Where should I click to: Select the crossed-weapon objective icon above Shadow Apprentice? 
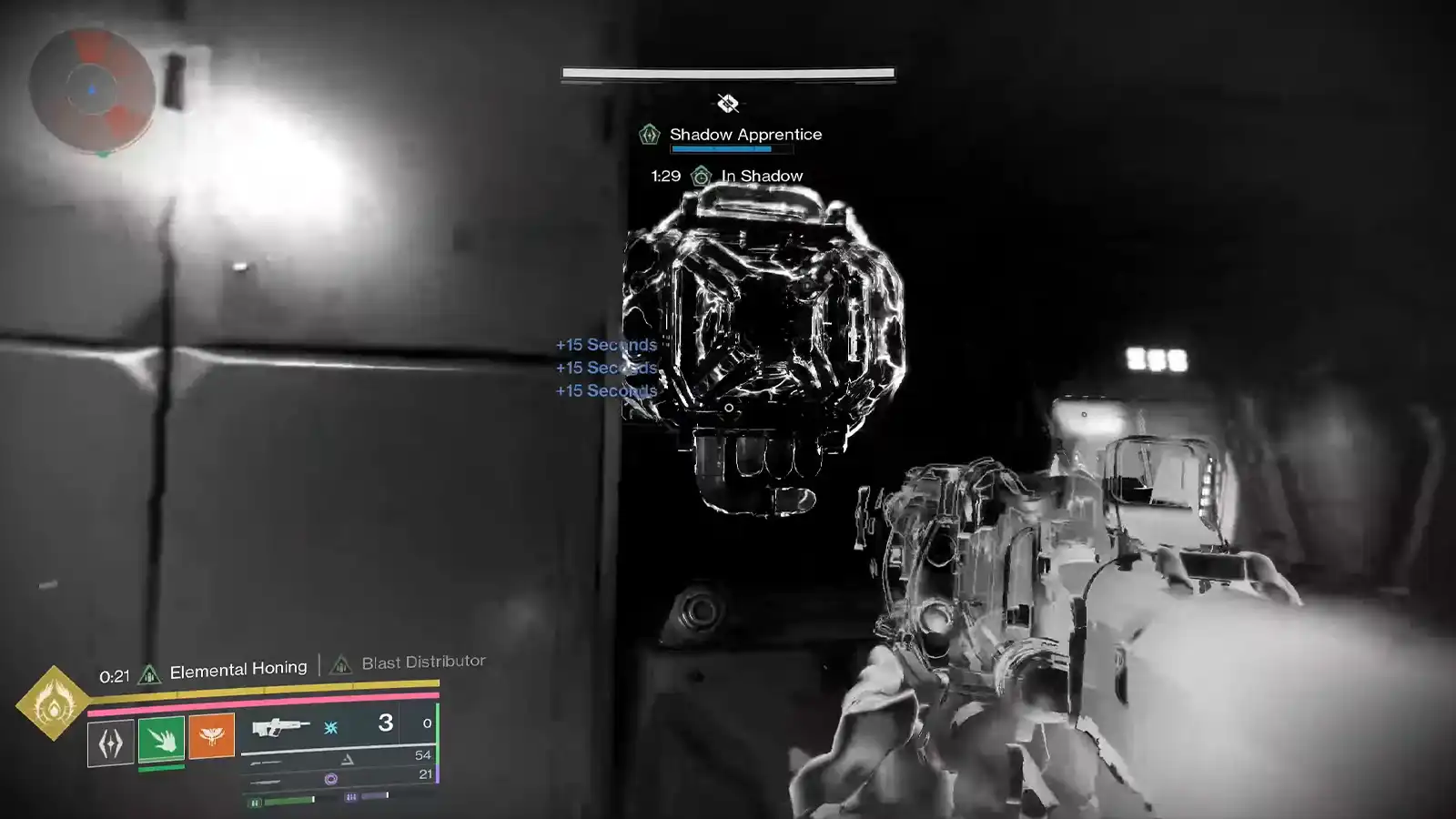[728, 103]
